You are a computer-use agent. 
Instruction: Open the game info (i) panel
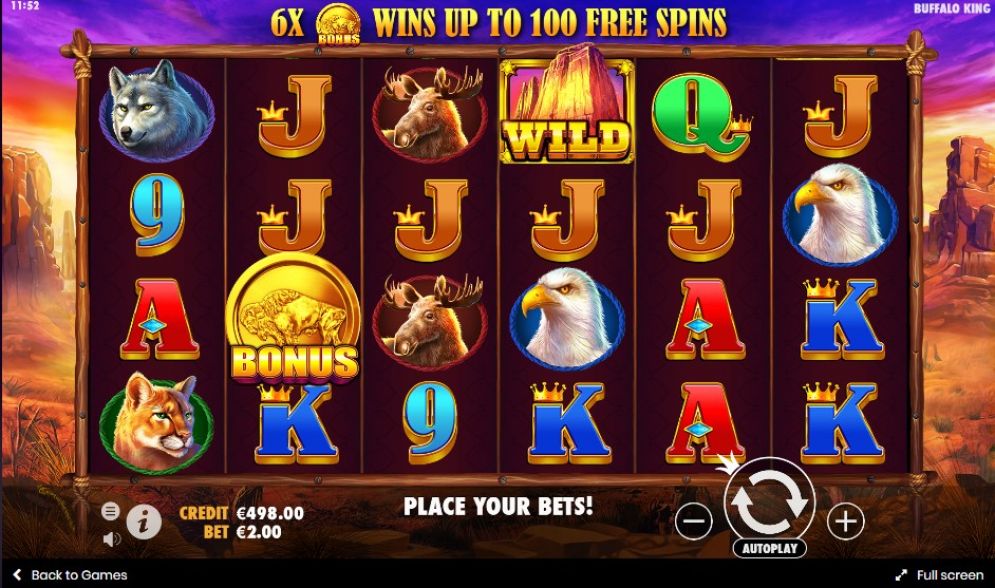pos(144,520)
